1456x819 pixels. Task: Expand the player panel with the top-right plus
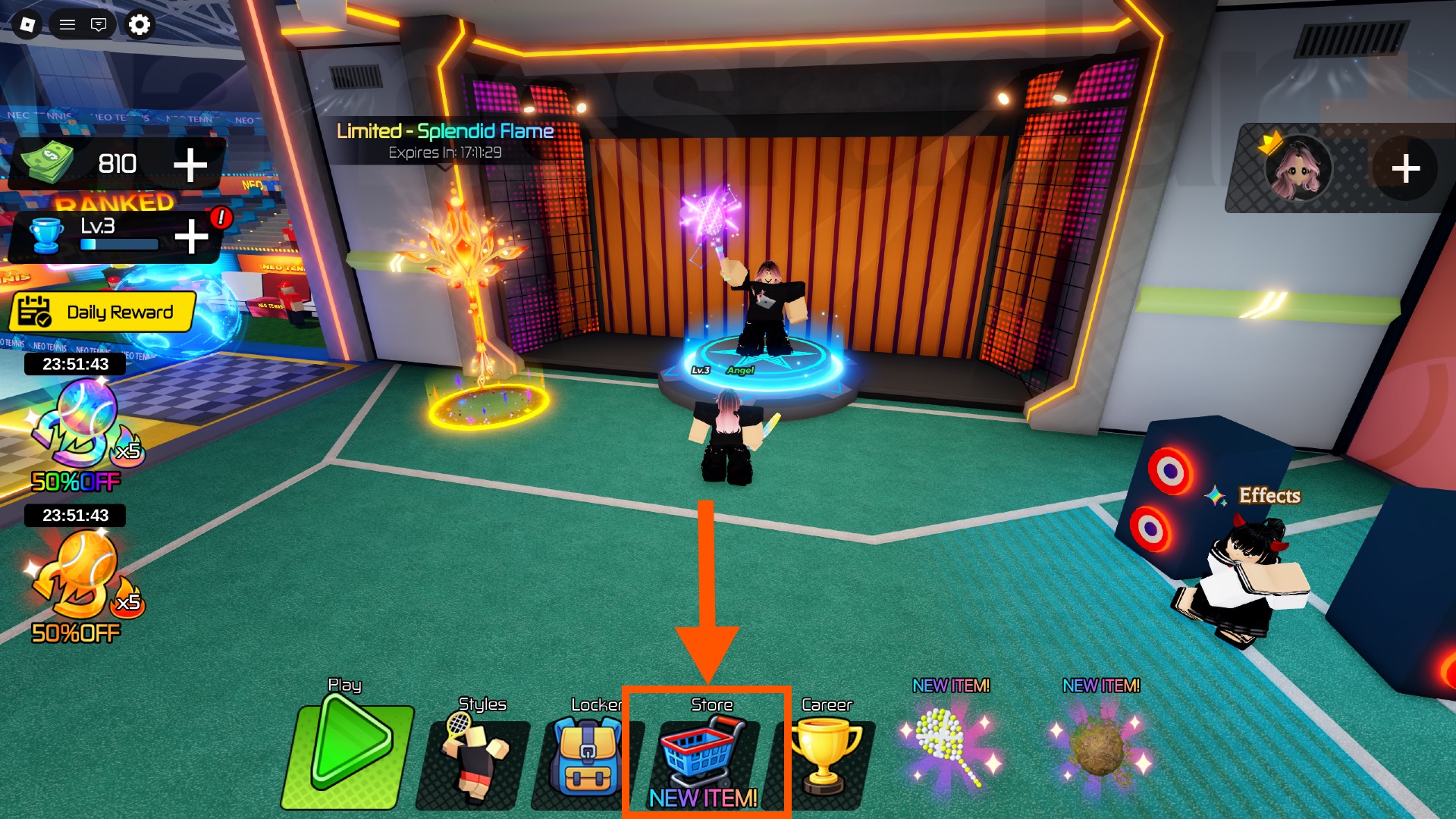(1407, 168)
